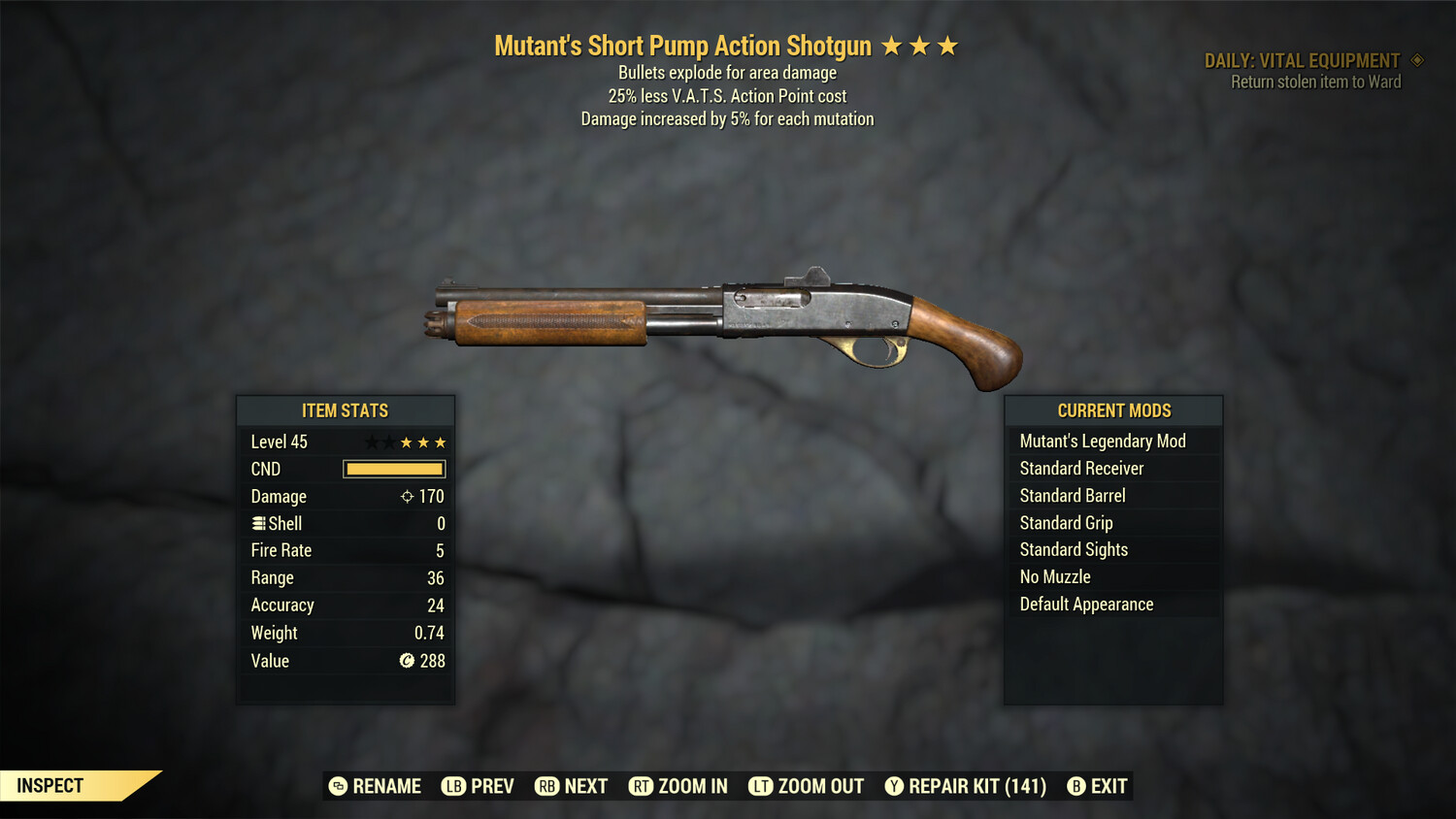Select the Standard Receiver mod

(x=1081, y=468)
